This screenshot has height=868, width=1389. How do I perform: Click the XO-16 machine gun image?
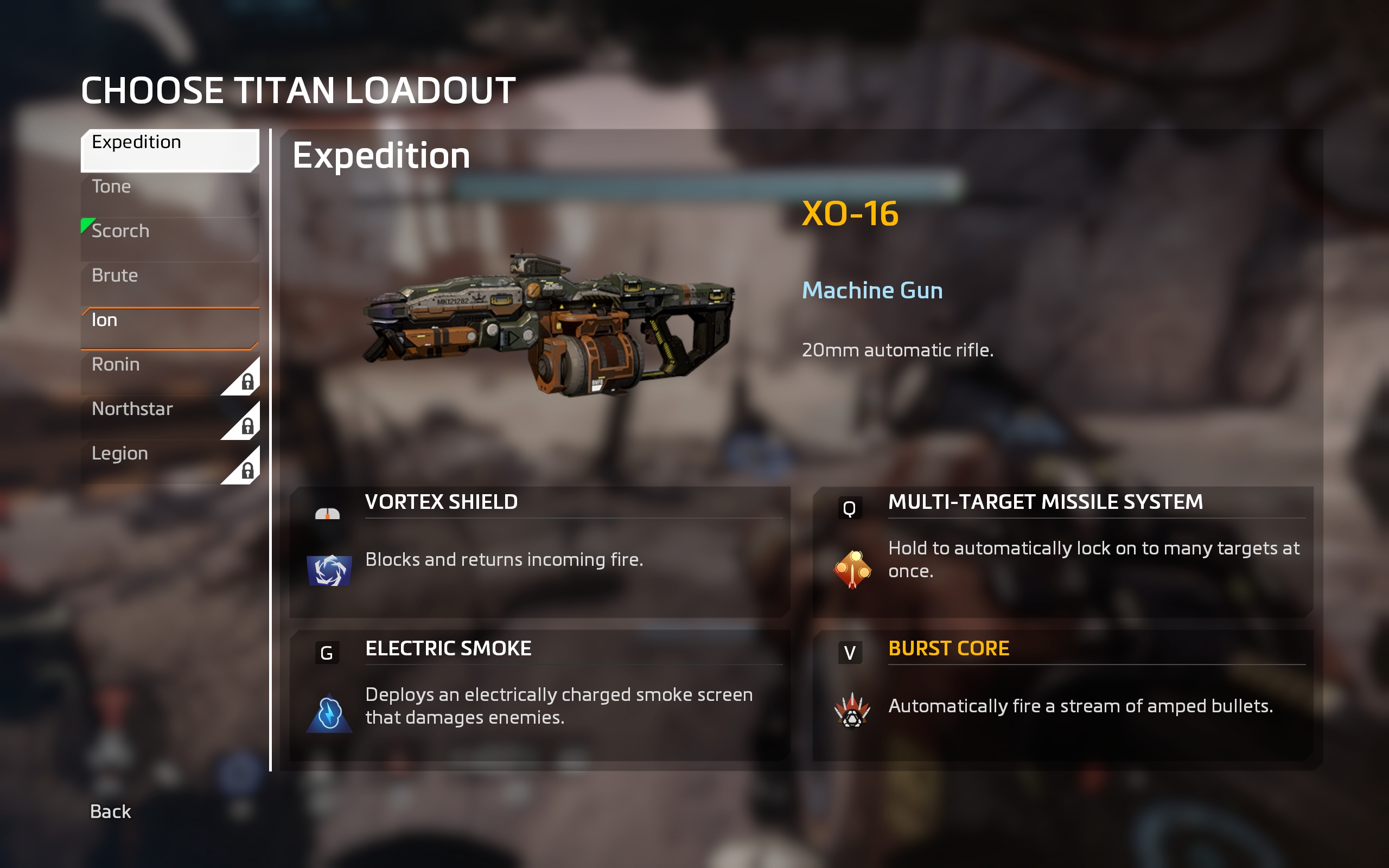pyautogui.click(x=548, y=324)
